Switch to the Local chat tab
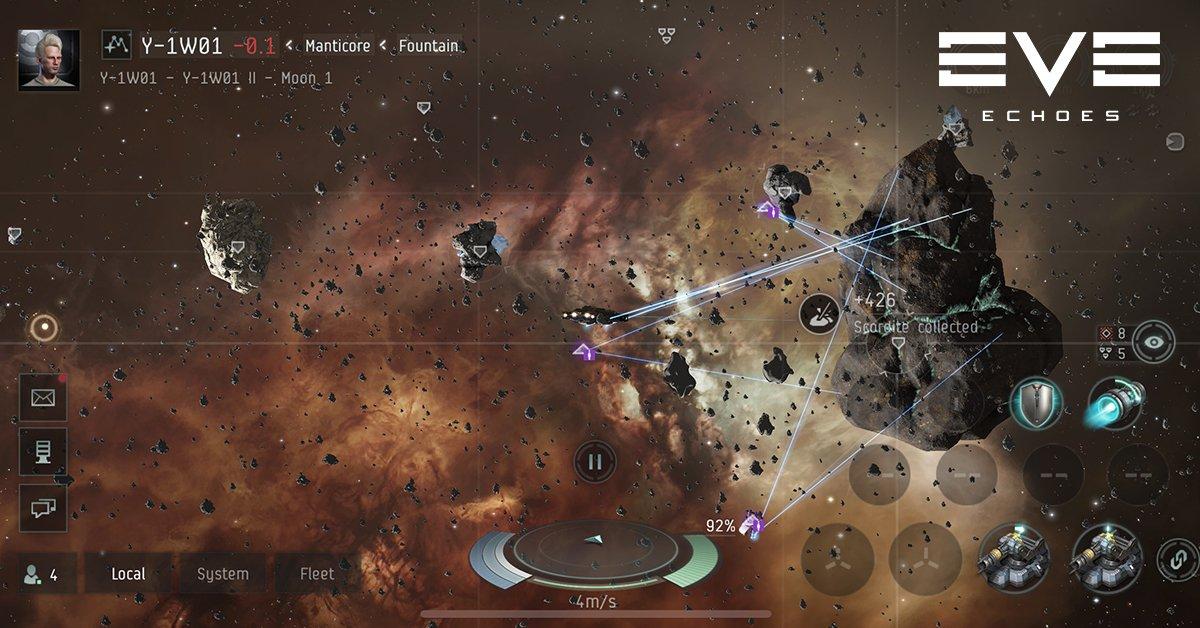1200x628 pixels. pos(128,574)
